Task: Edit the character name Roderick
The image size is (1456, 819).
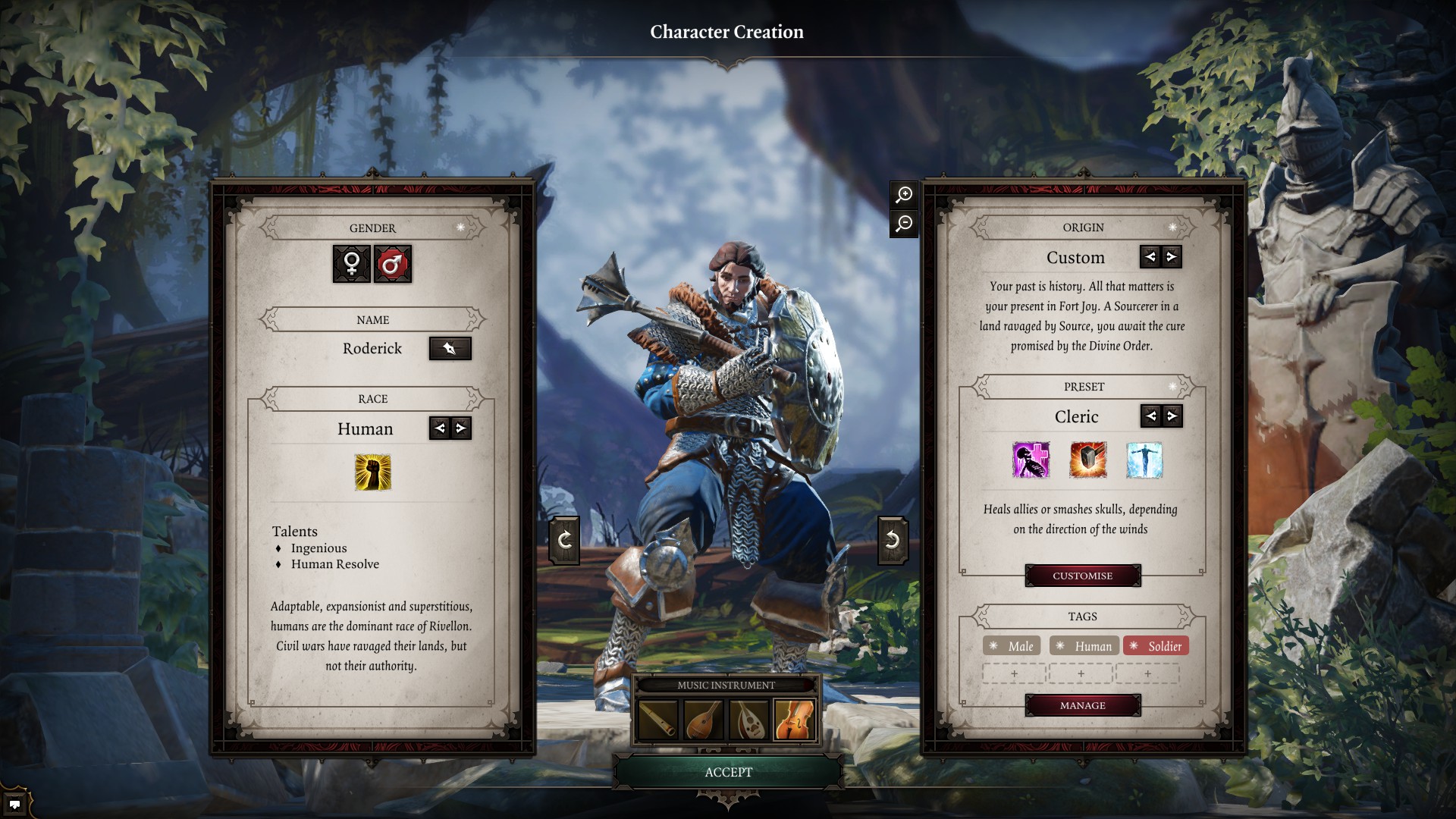Action: click(x=450, y=349)
